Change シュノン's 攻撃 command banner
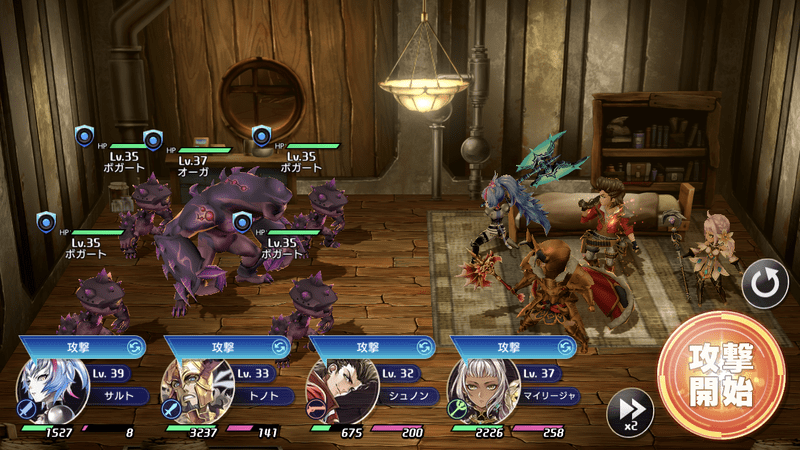800x450 pixels. click(372, 347)
